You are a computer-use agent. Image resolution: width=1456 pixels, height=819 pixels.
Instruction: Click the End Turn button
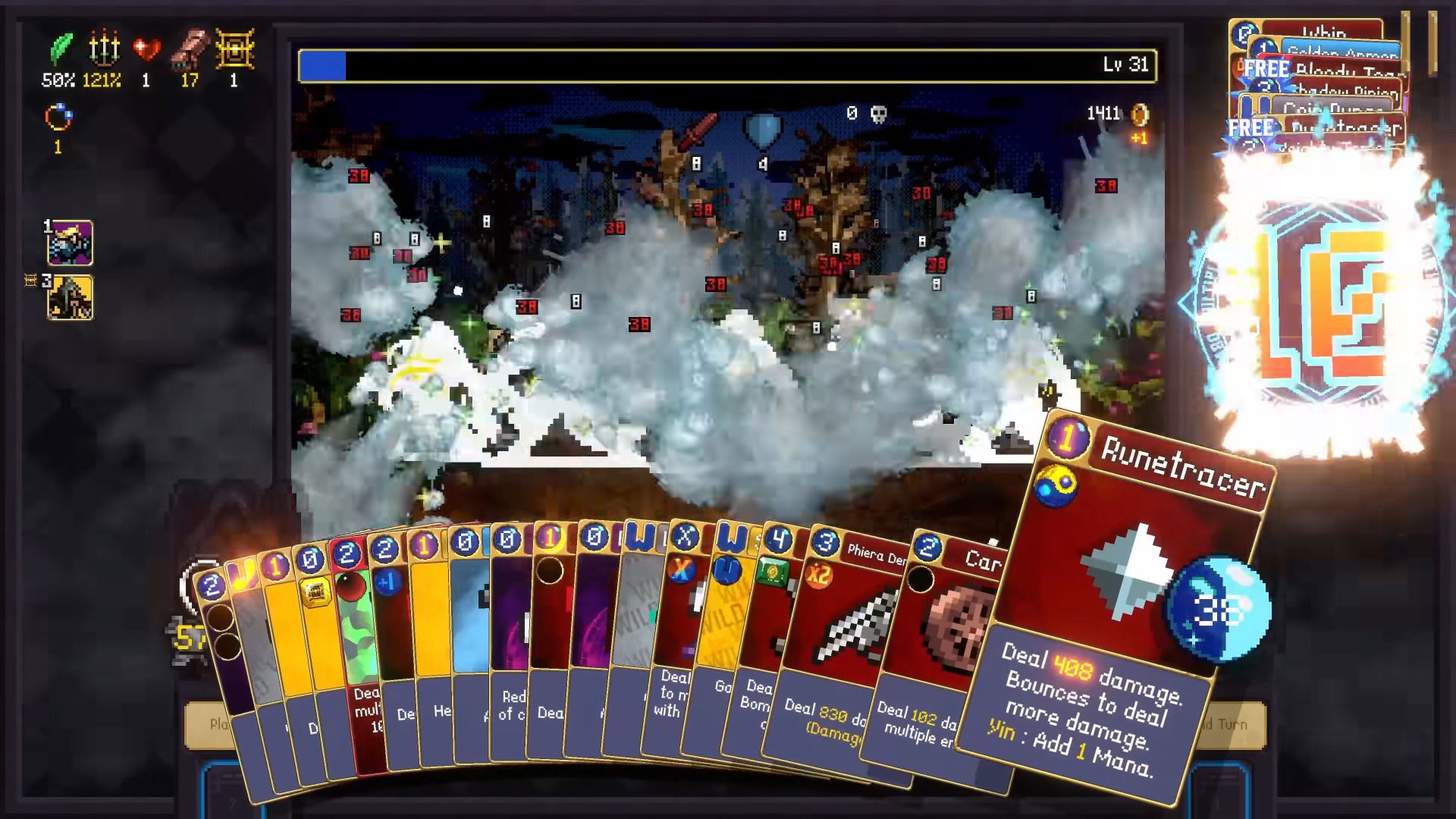point(1232,725)
